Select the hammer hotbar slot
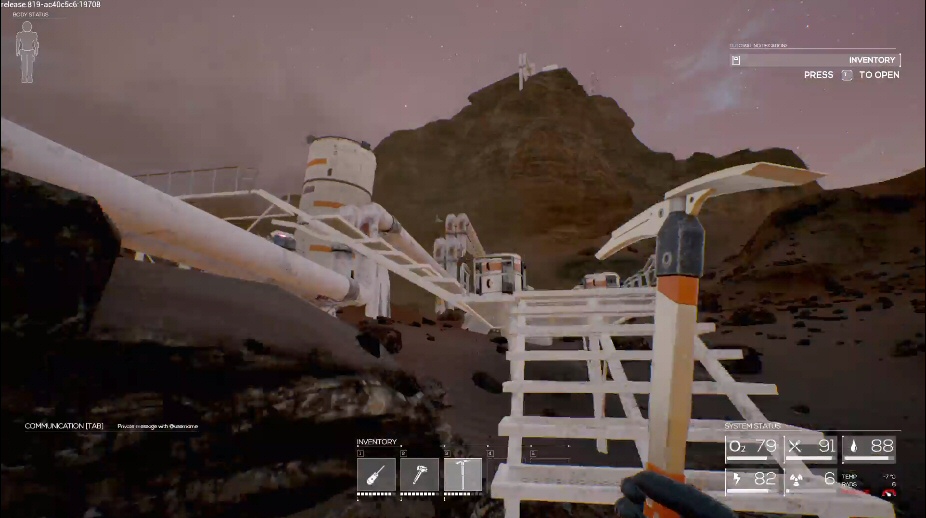The width and height of the screenshot is (926, 518). (x=419, y=474)
